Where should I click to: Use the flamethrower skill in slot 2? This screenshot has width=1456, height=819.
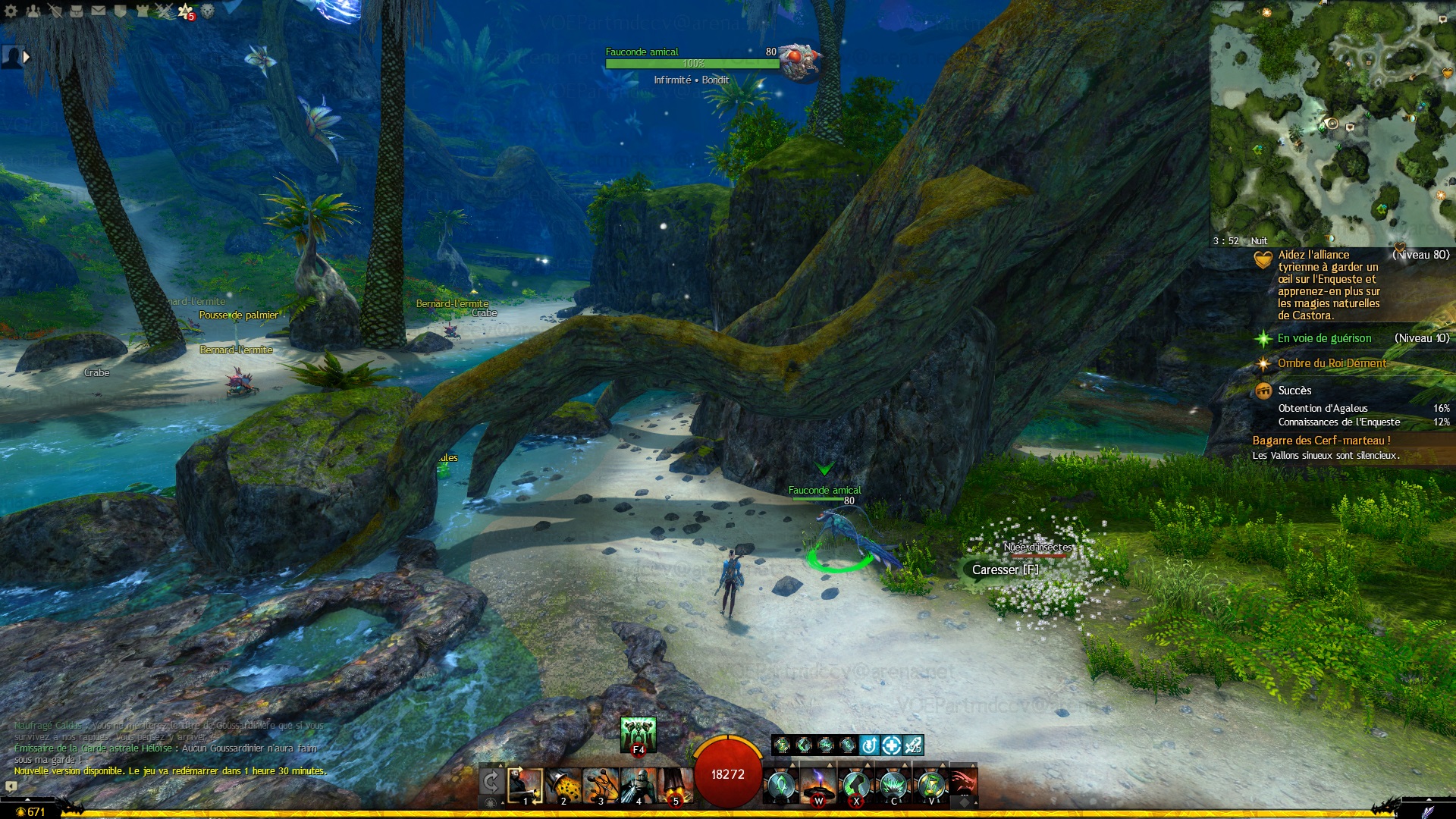coord(563,786)
